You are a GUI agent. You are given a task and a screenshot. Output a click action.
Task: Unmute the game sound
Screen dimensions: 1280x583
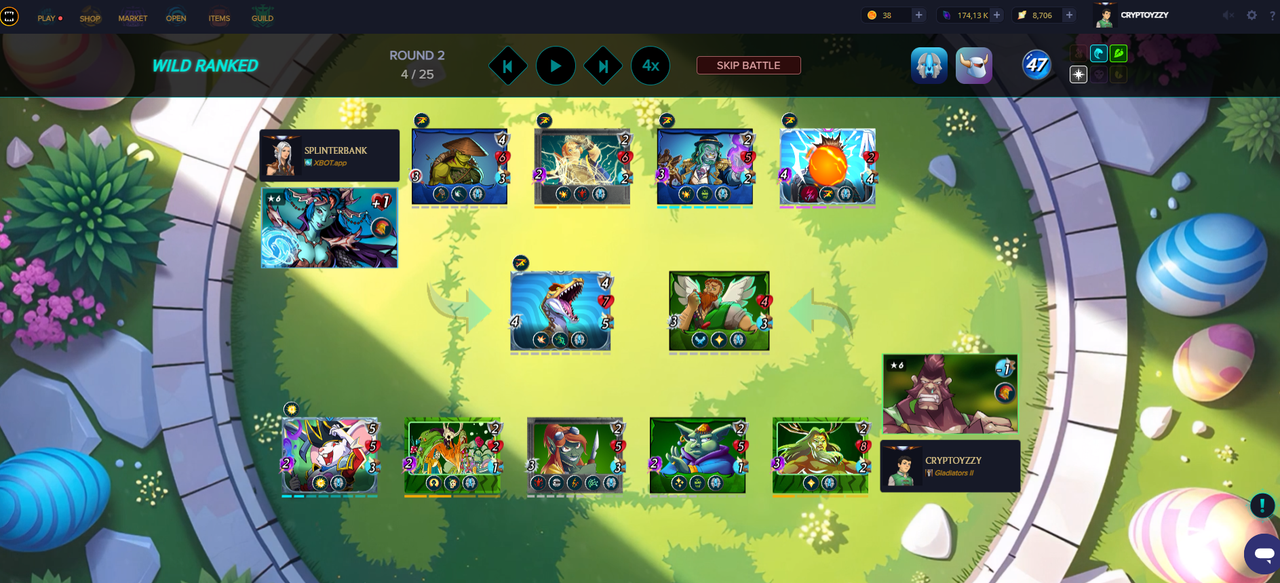point(1229,15)
